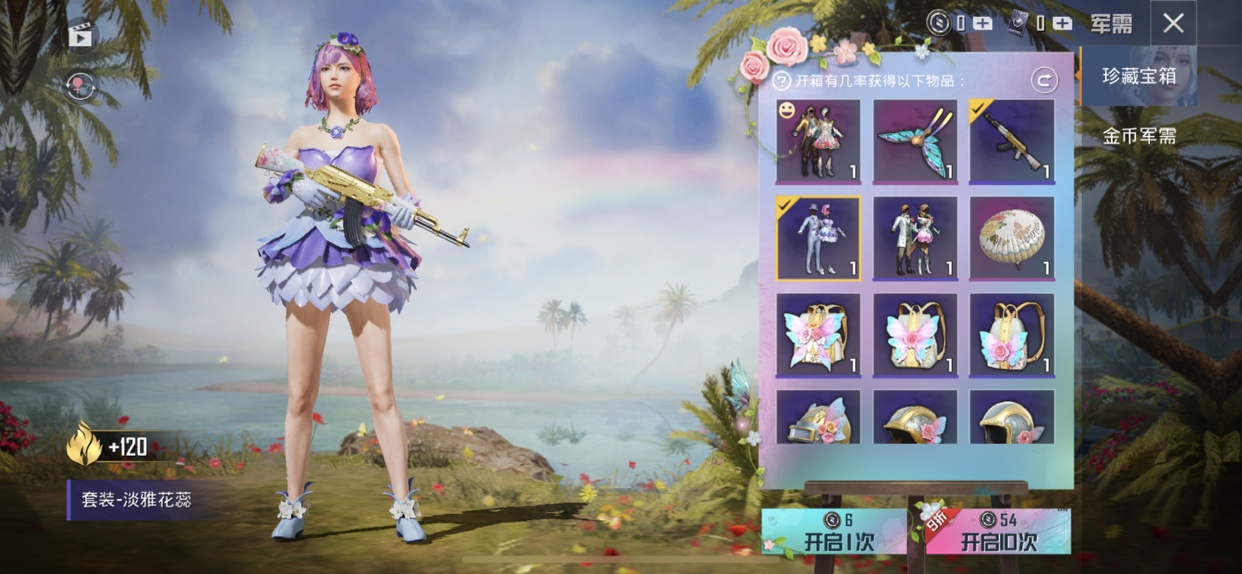Click the 开启1次 open-once button
The height and width of the screenshot is (574, 1242).
pyautogui.click(x=833, y=533)
